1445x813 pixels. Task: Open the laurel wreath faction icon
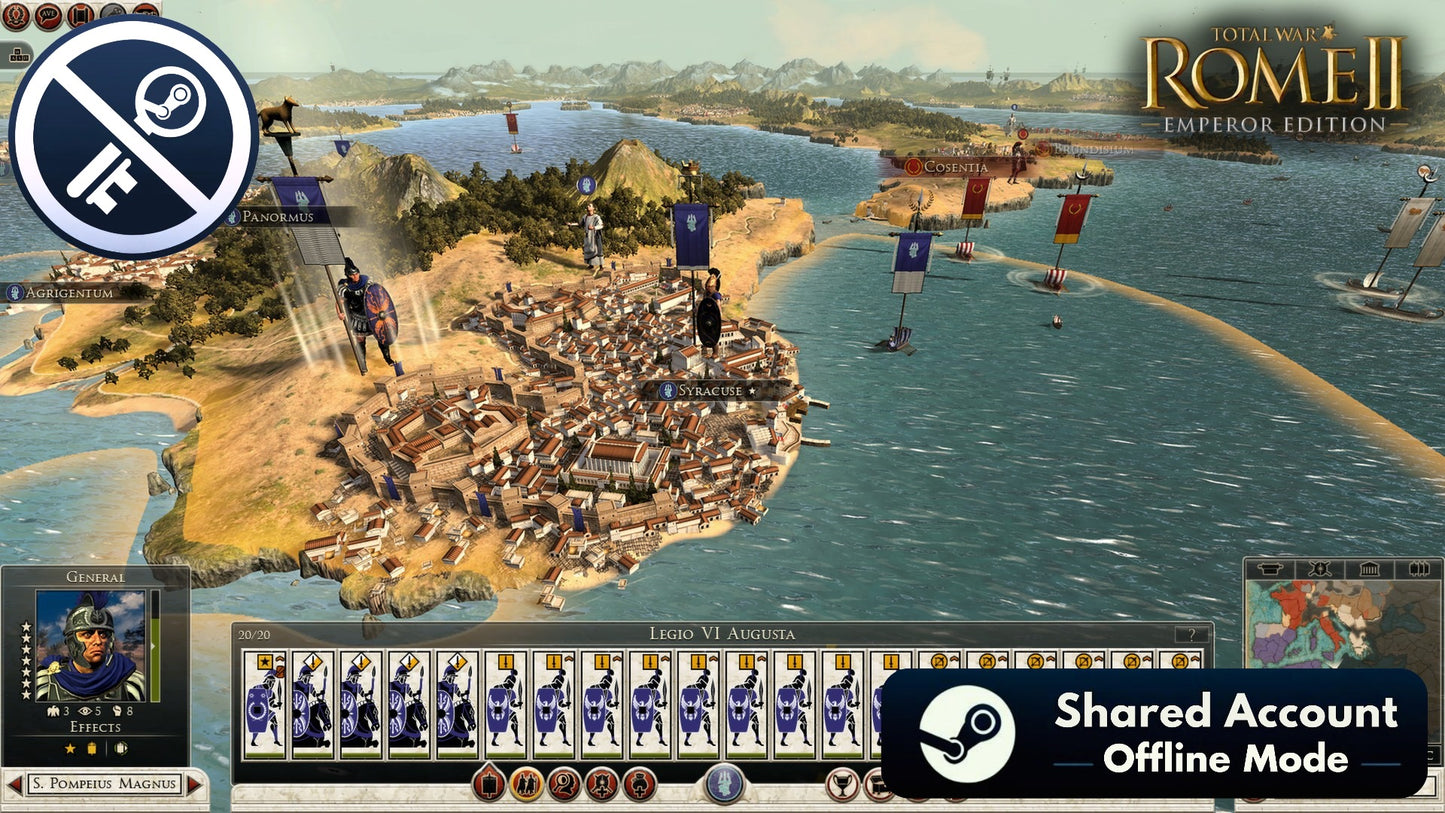coord(15,14)
